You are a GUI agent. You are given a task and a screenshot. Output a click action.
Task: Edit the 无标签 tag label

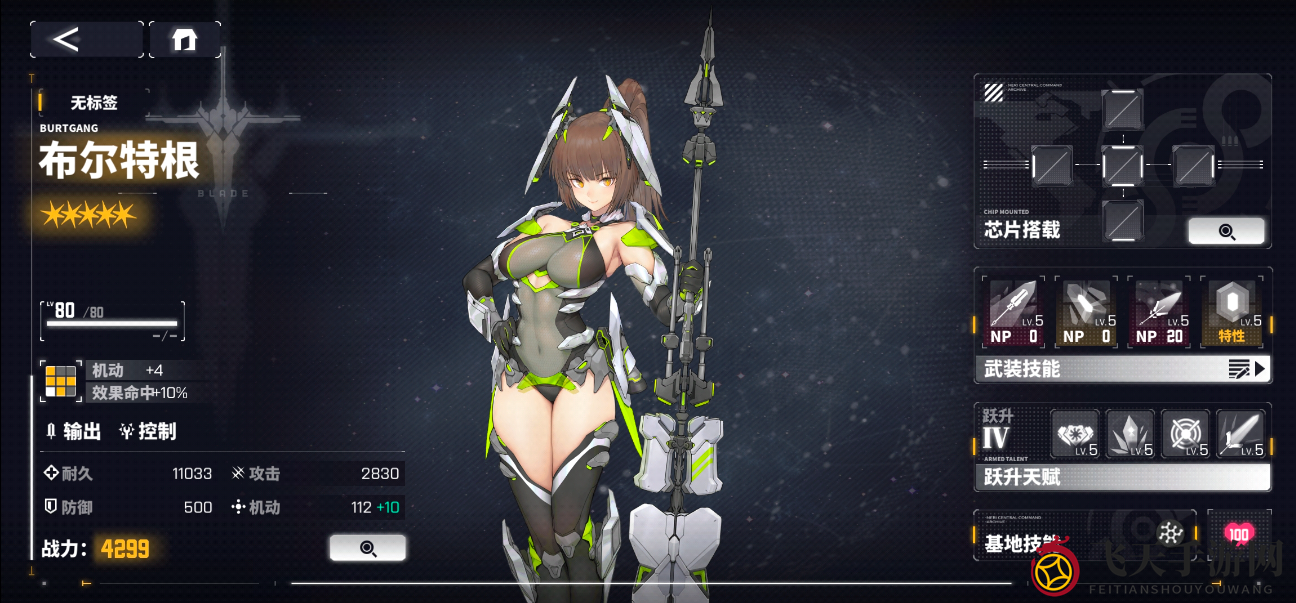[x=93, y=103]
